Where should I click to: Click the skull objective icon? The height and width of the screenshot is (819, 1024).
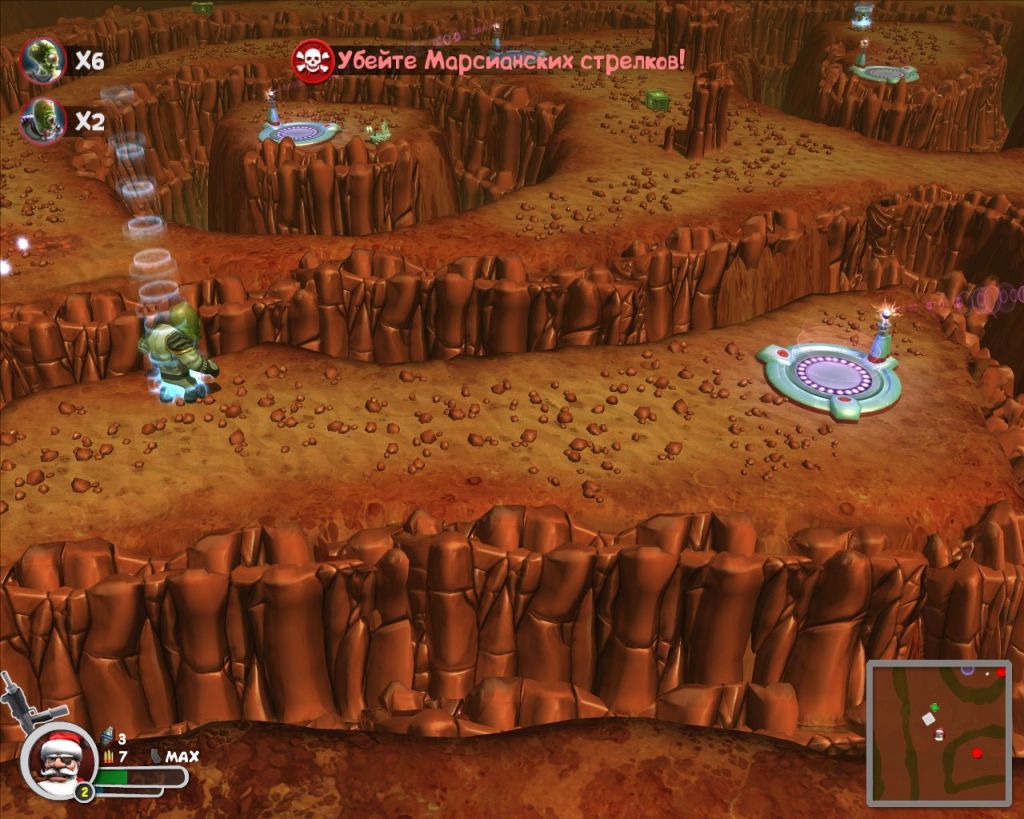(312, 61)
